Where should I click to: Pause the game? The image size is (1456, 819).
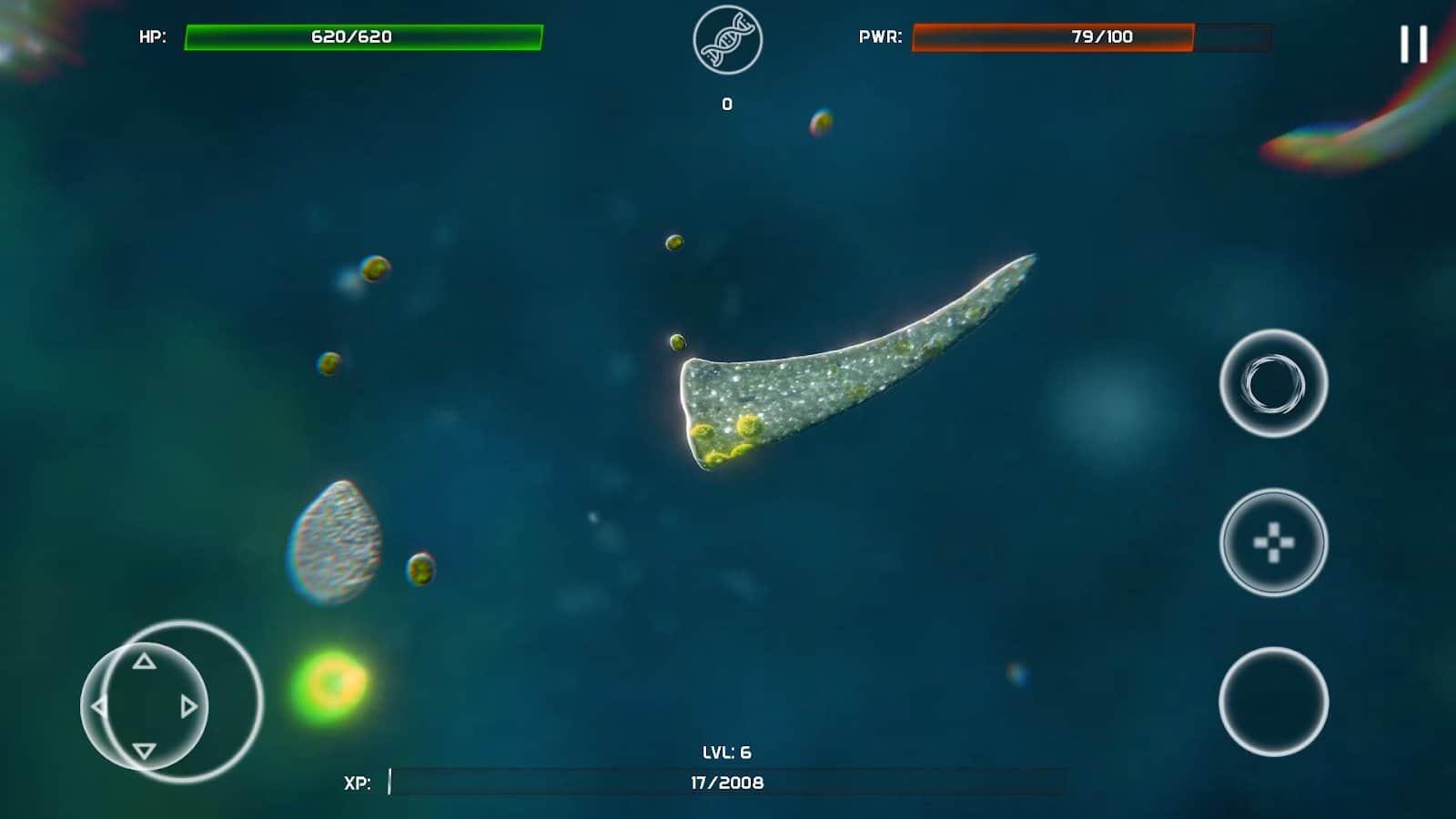coord(1413,44)
